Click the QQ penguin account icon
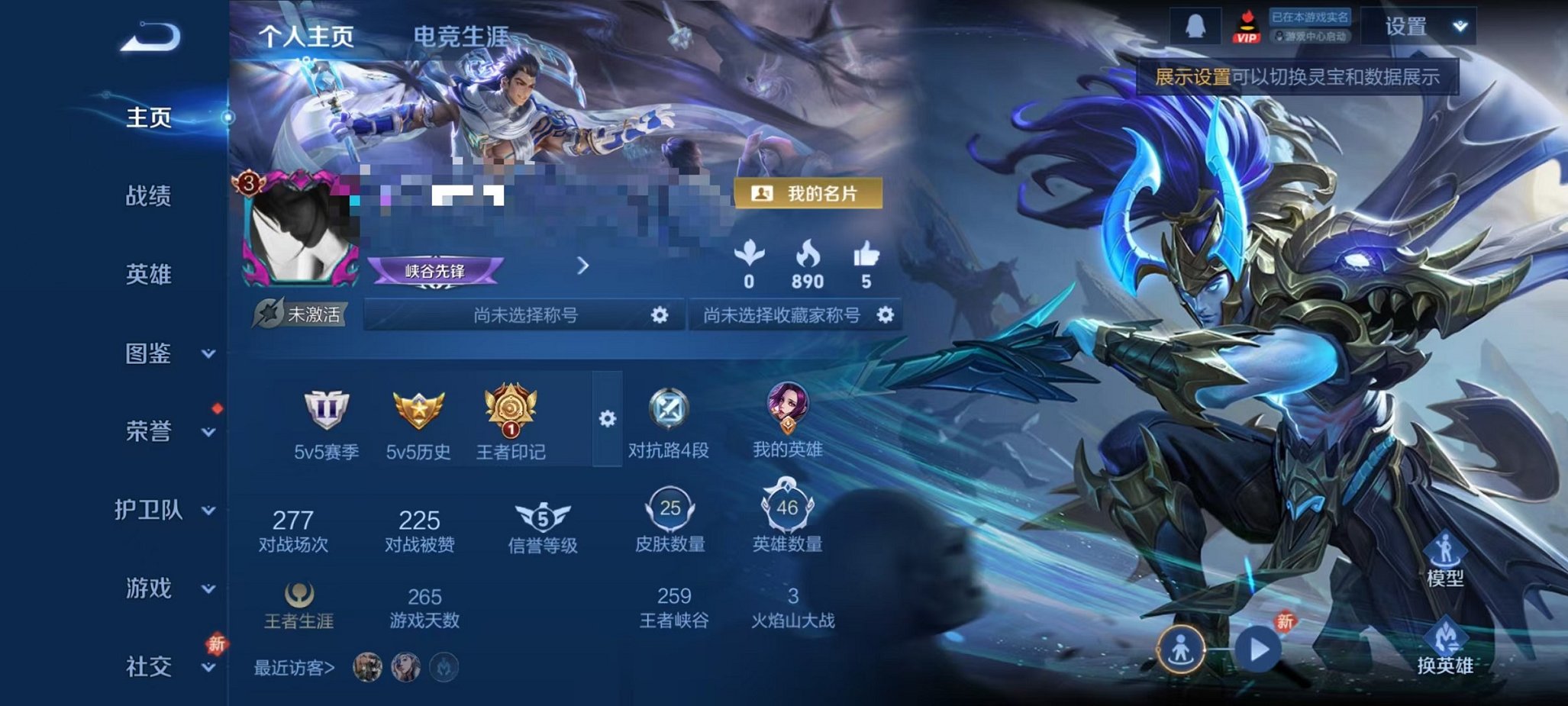 click(1195, 24)
